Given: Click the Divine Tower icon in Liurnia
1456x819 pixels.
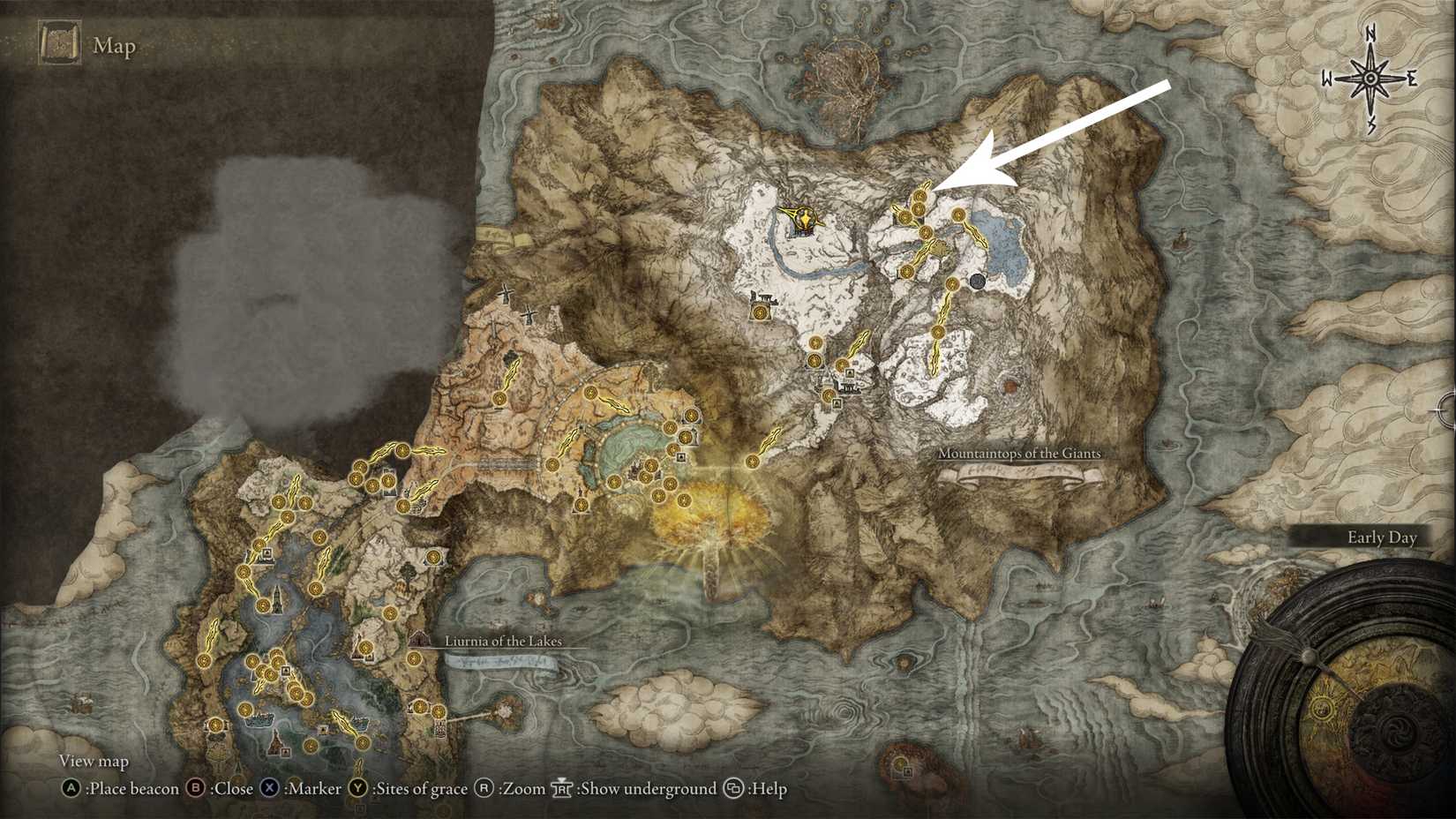Looking at the screenshot, I should coord(276,600).
